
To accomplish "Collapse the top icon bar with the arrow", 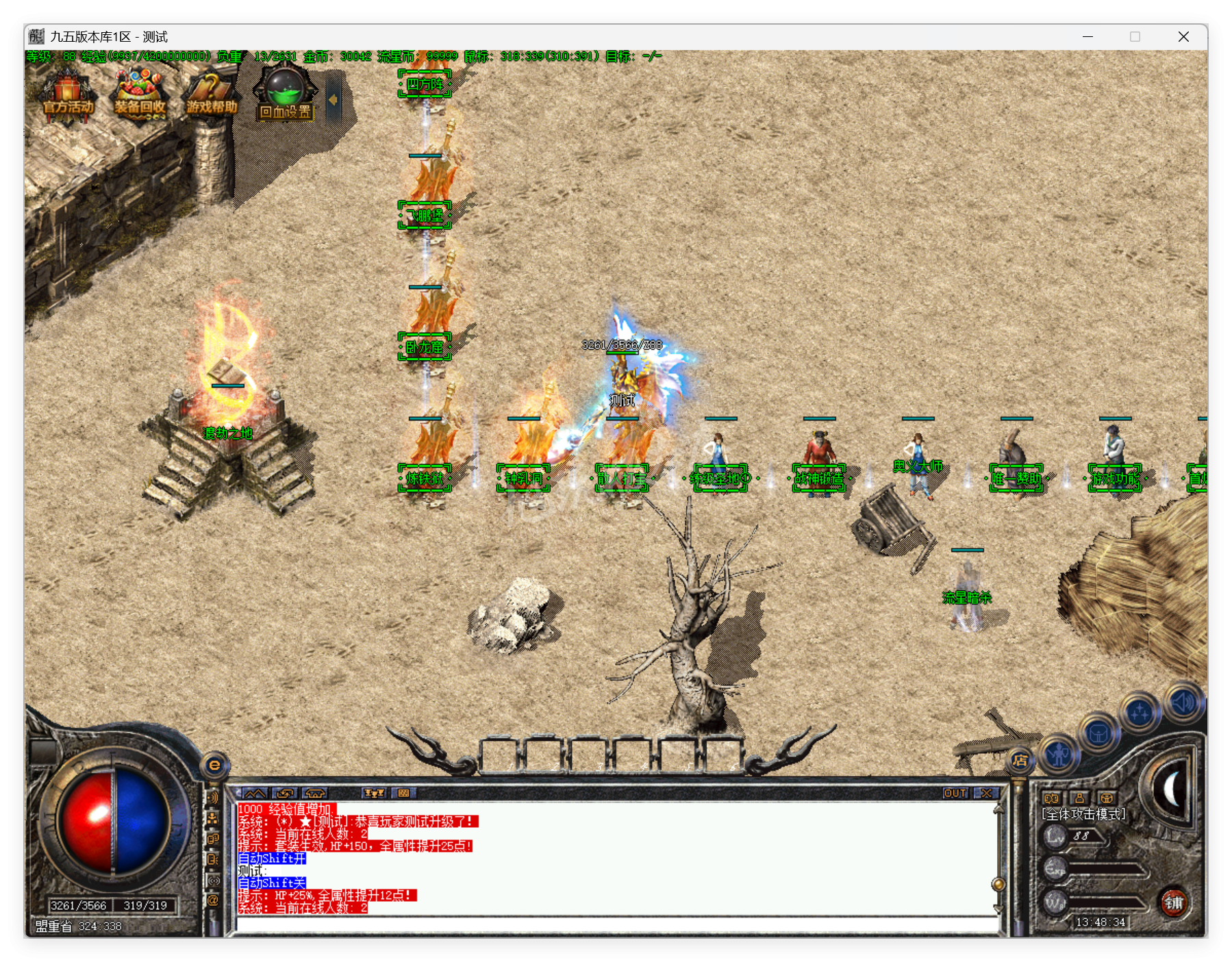I will tap(334, 99).
